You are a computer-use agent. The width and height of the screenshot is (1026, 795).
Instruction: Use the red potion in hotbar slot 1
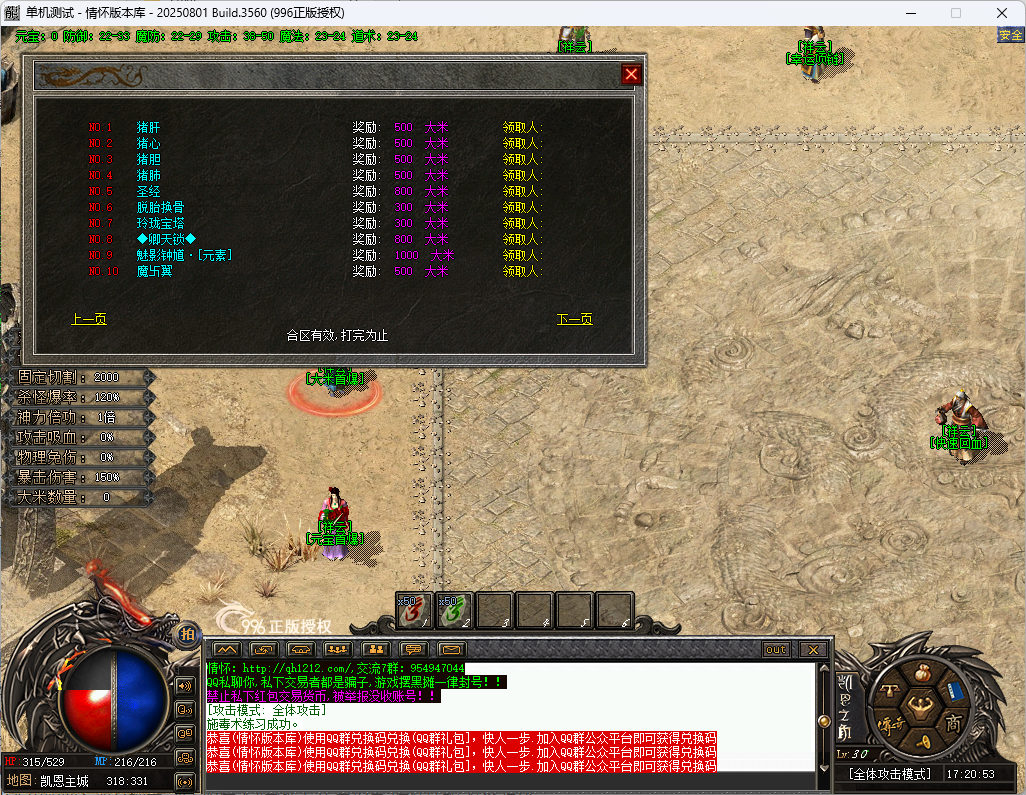[415, 610]
